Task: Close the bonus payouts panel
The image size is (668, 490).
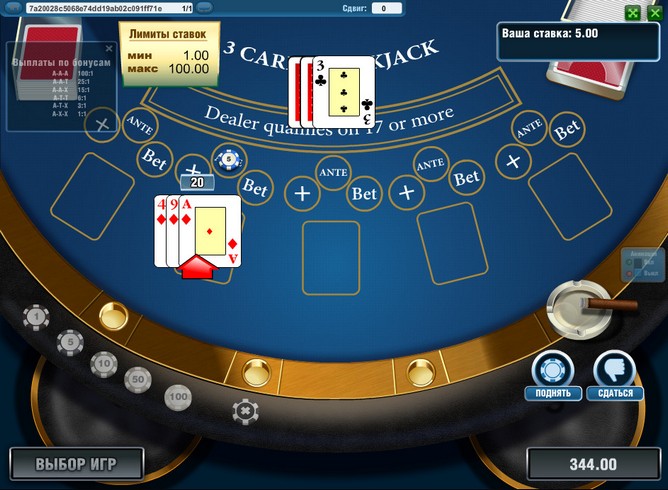Action: coord(109,48)
